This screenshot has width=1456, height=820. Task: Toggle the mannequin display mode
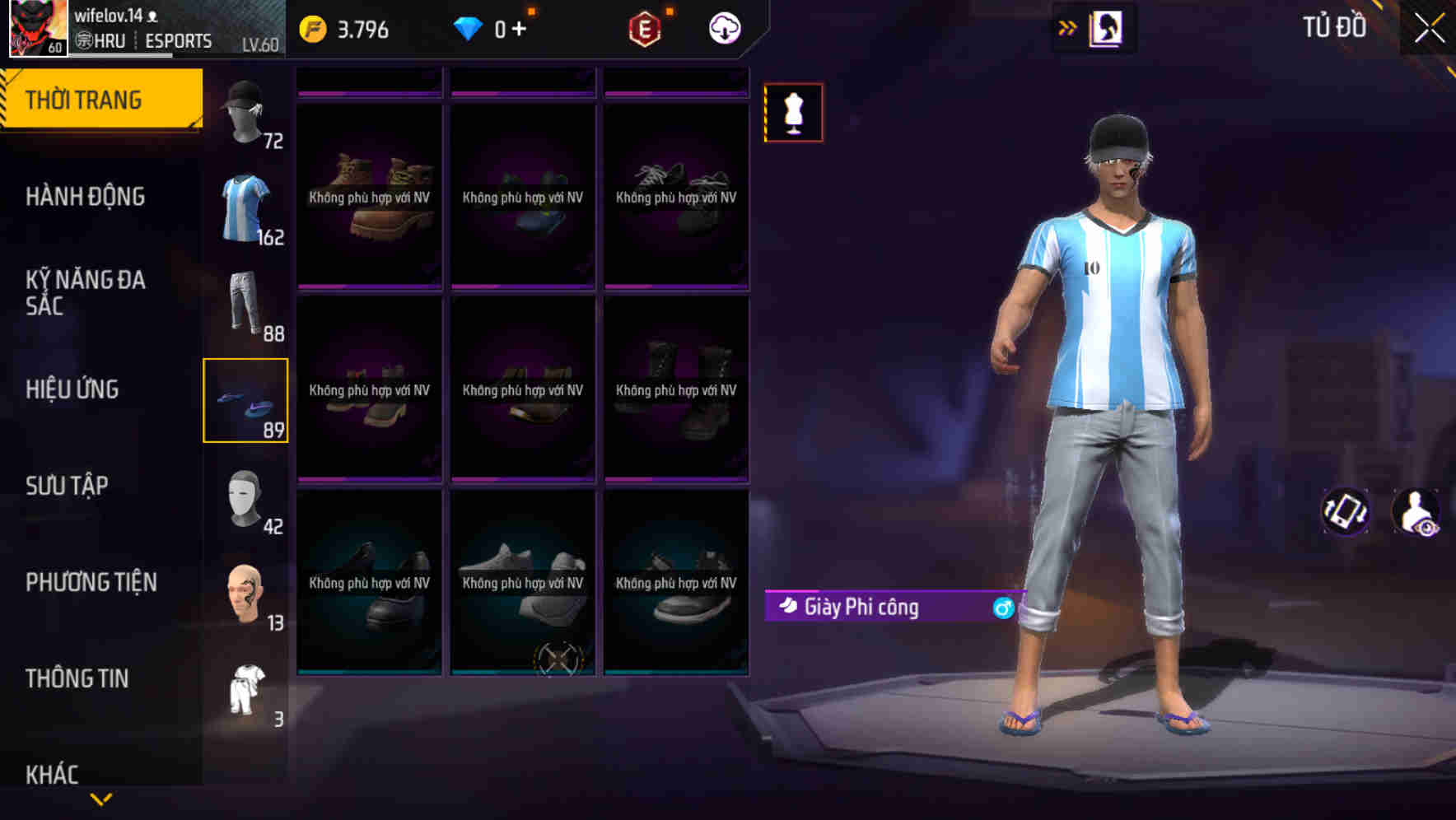point(793,113)
